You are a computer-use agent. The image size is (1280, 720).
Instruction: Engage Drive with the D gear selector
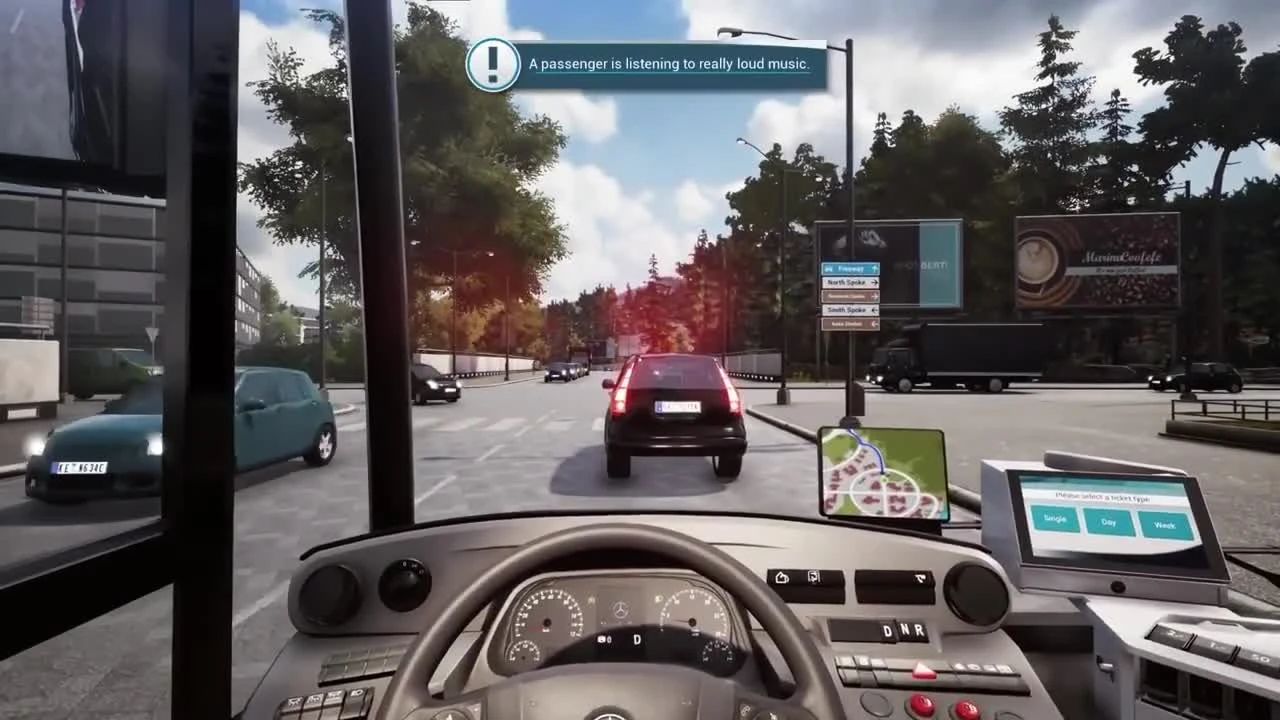[886, 631]
